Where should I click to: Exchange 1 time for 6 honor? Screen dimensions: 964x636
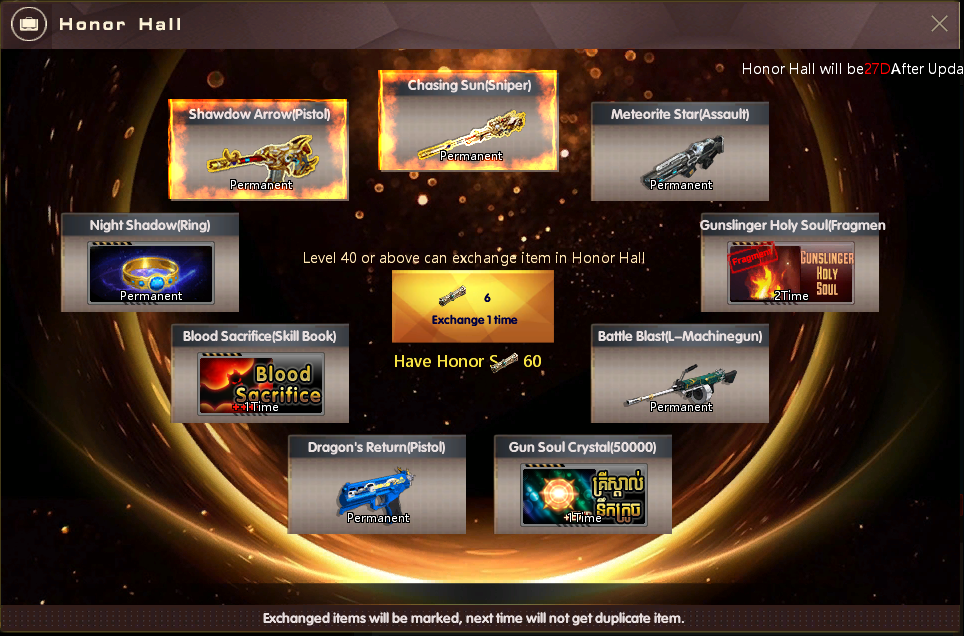click(473, 306)
